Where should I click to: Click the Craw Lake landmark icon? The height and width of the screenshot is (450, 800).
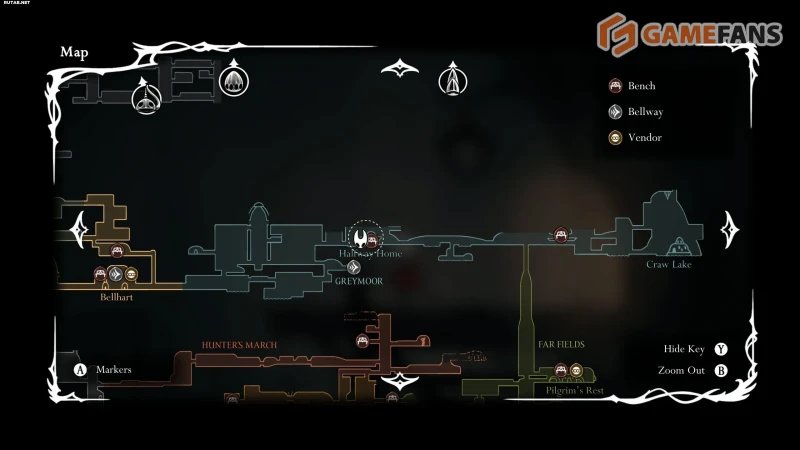(682, 244)
